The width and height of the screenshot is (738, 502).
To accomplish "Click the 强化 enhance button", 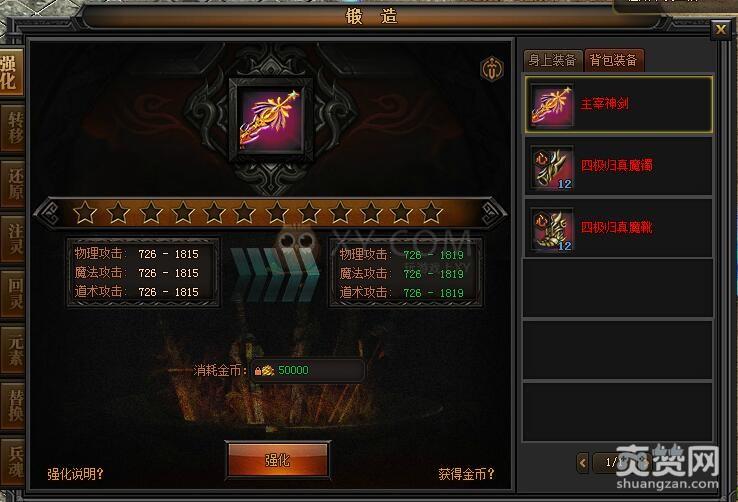I will pyautogui.click(x=278, y=460).
